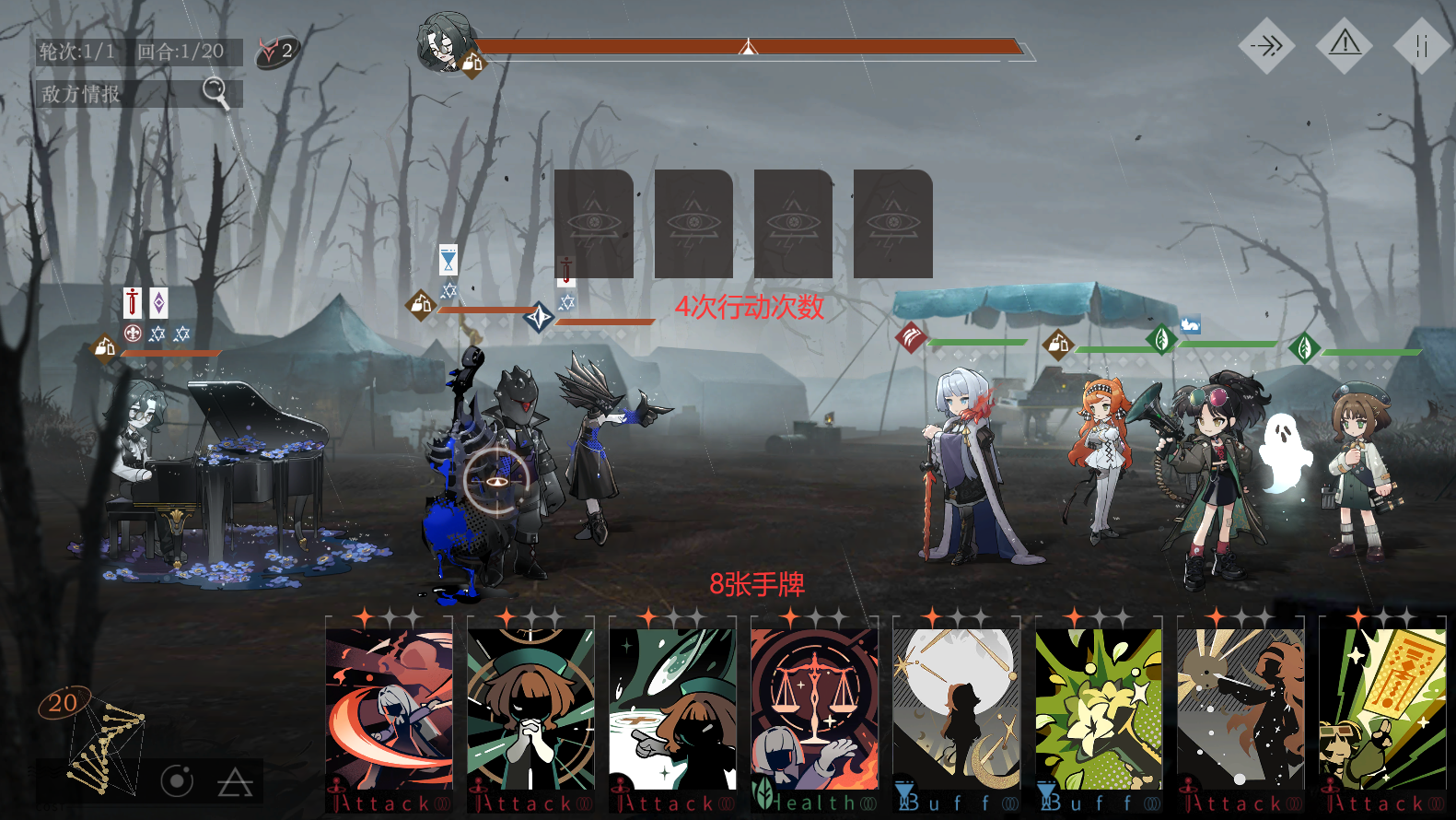
Task: Target the enemy marked with the crosshair reticle
Action: [x=496, y=480]
